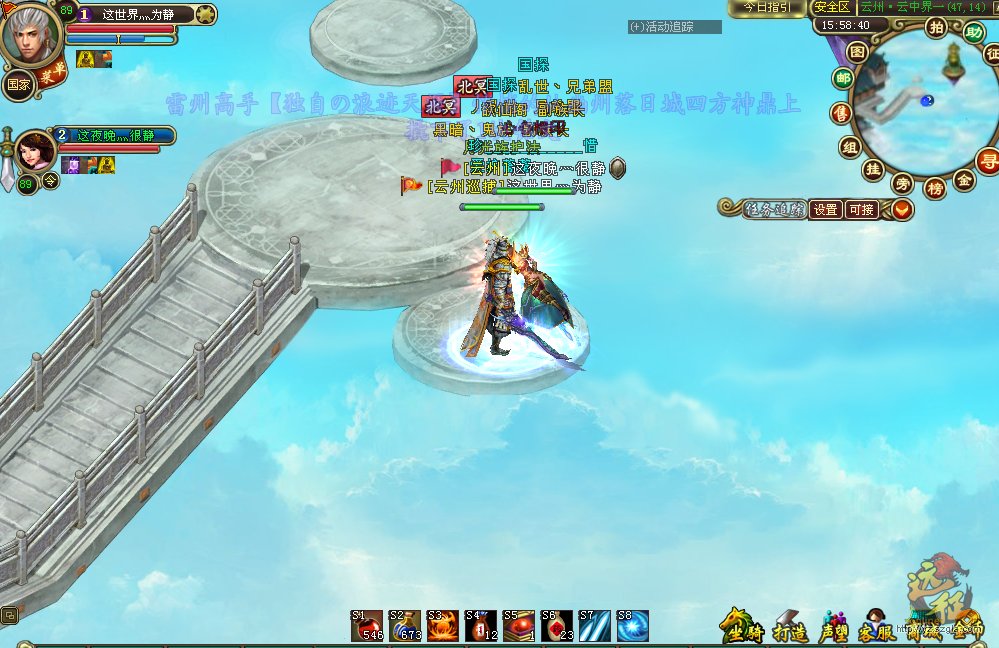The width and height of the screenshot is (999, 648).
Task: Open the 图 map button
Action: click(x=858, y=51)
